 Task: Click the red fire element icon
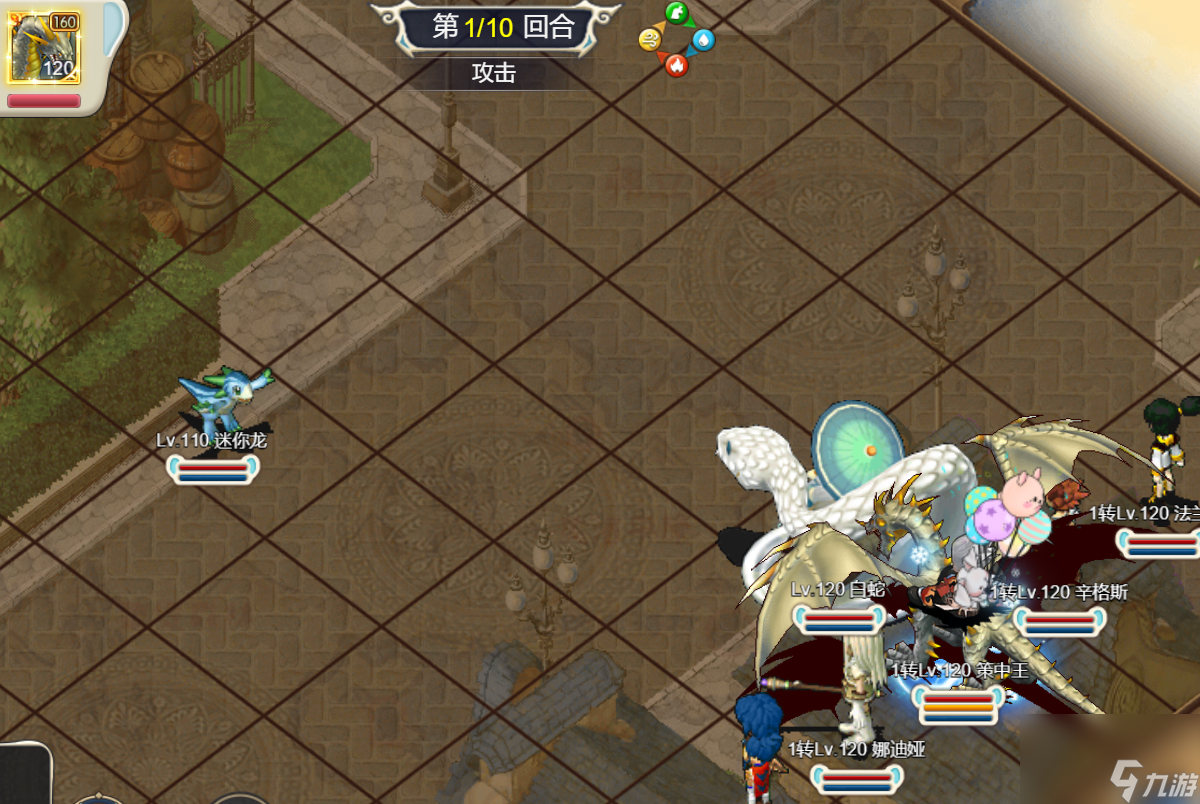pos(677,65)
